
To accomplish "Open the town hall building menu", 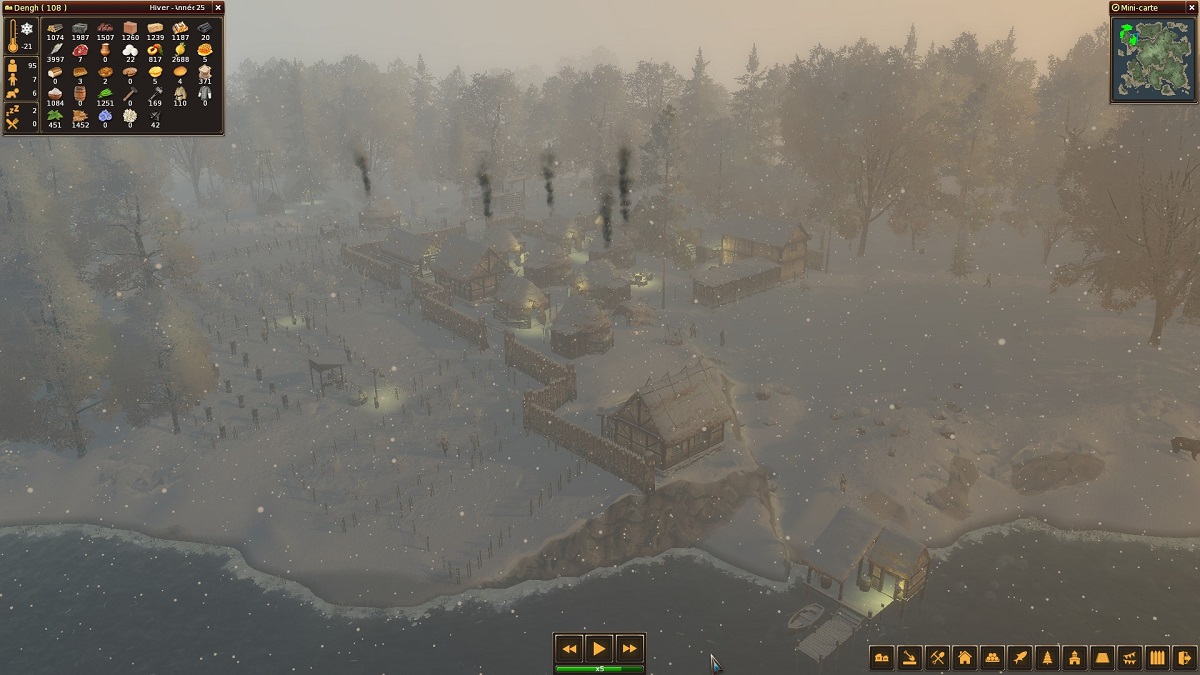I will [1075, 658].
